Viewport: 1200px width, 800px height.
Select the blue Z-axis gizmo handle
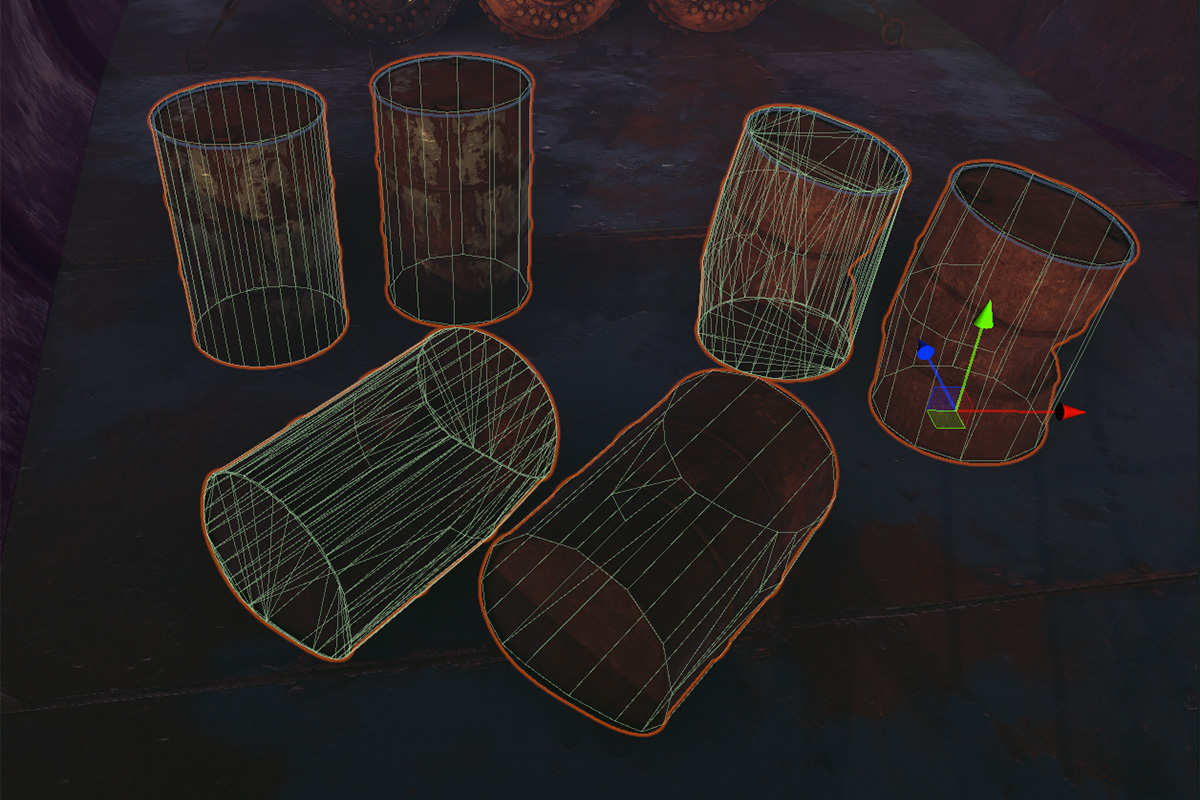tap(925, 352)
